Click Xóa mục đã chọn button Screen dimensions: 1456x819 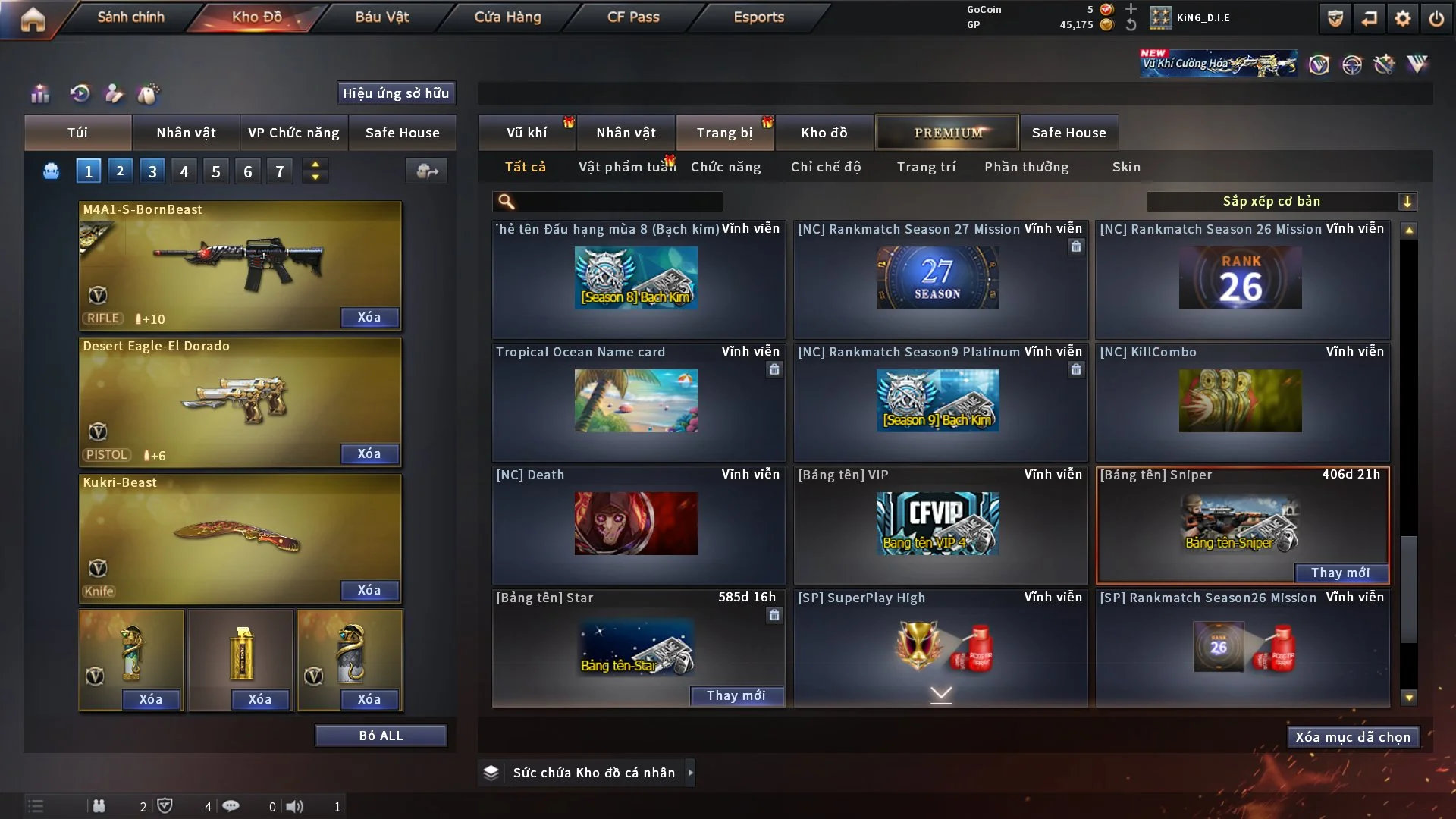1352,737
